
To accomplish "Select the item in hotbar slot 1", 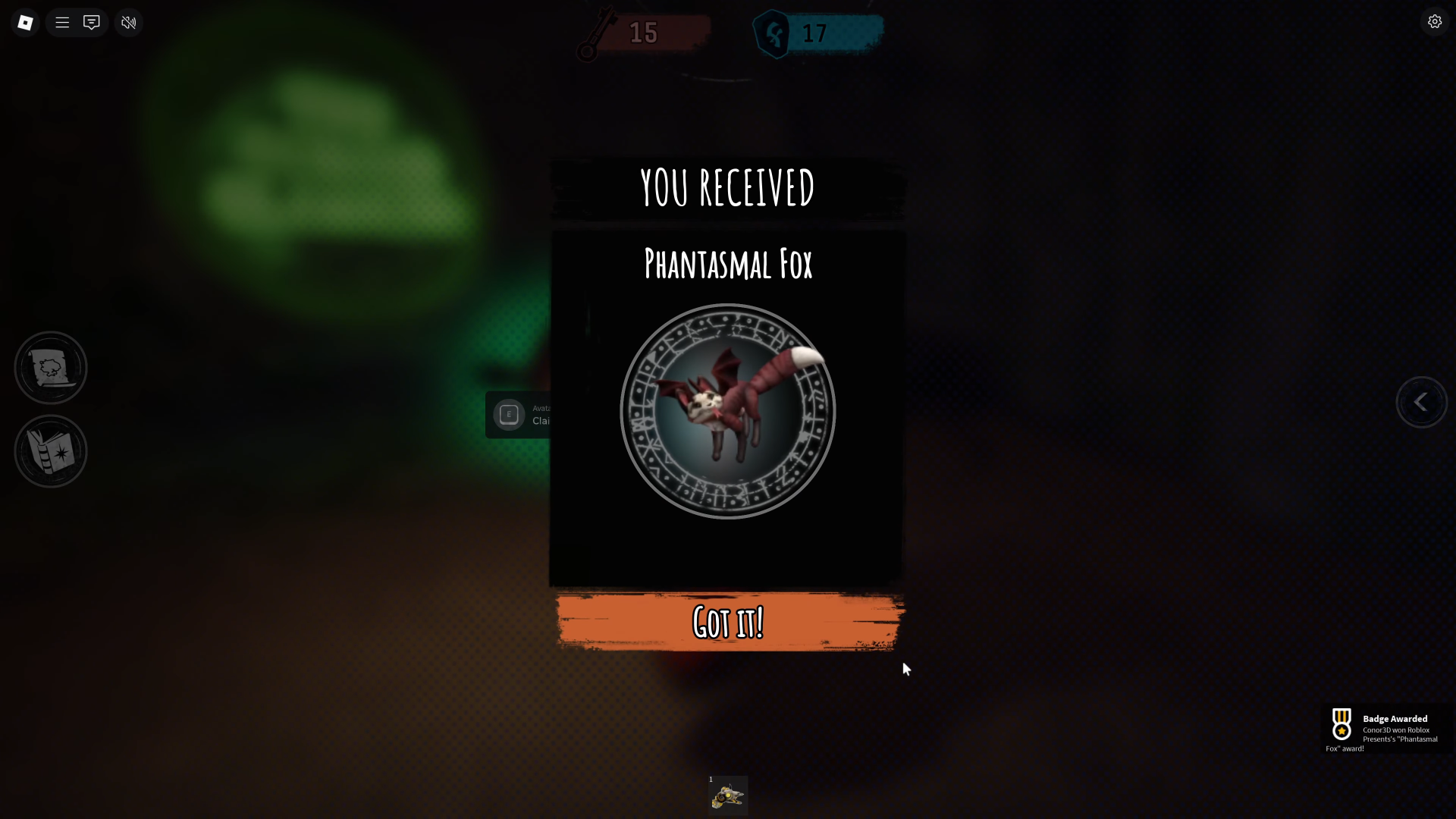I will click(727, 795).
